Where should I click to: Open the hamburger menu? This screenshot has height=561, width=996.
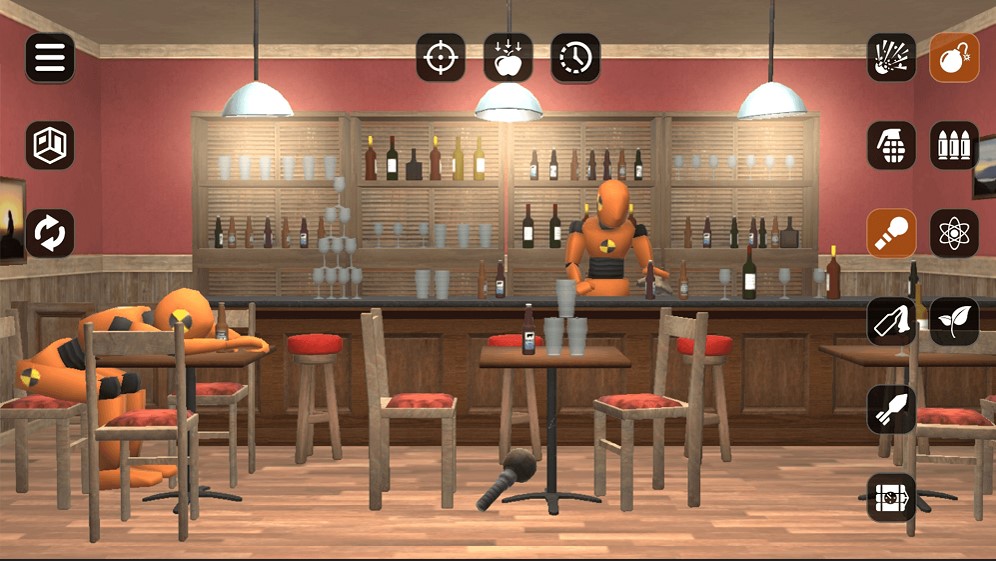50,58
